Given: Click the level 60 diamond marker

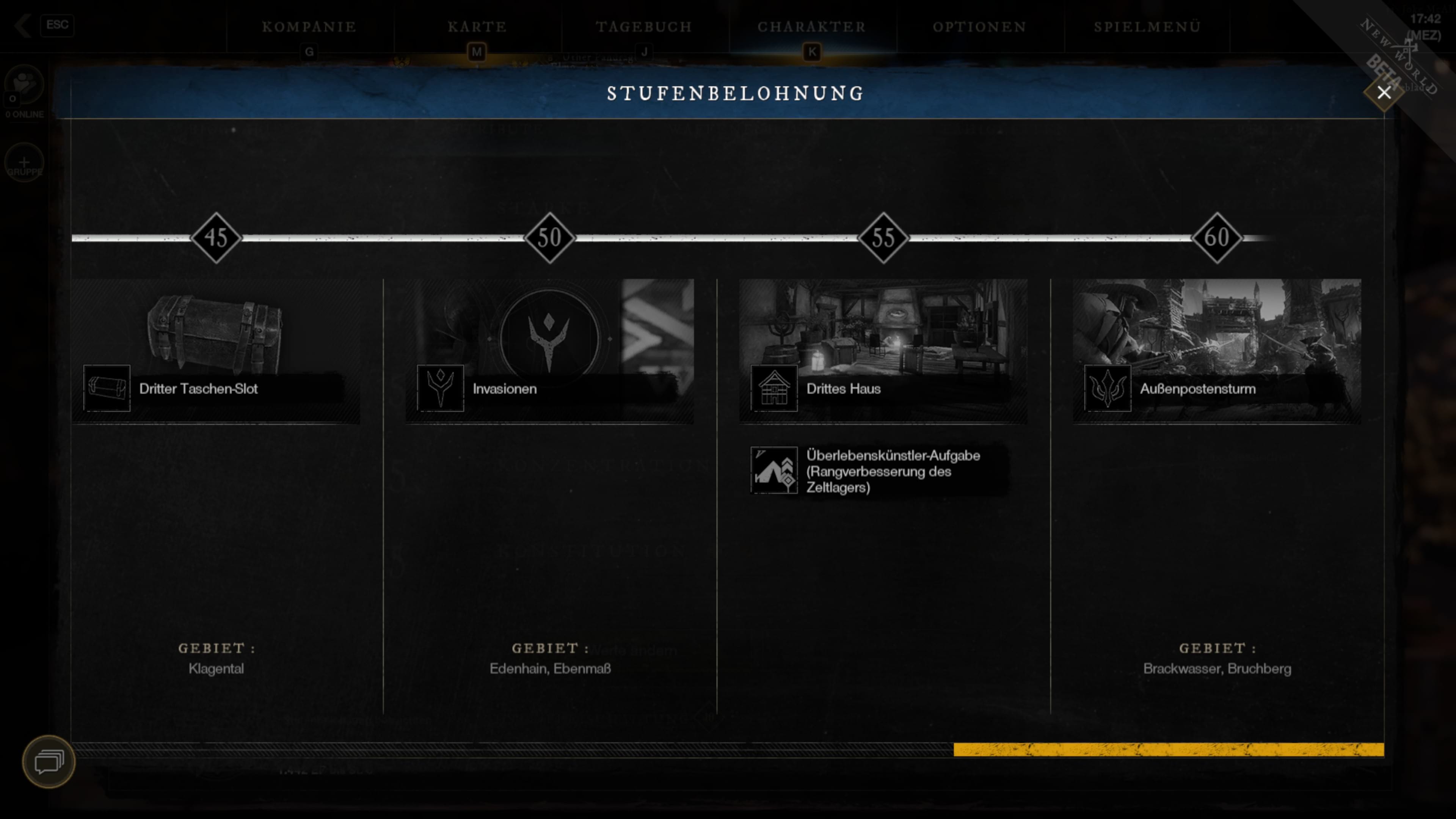Looking at the screenshot, I should [x=1216, y=237].
